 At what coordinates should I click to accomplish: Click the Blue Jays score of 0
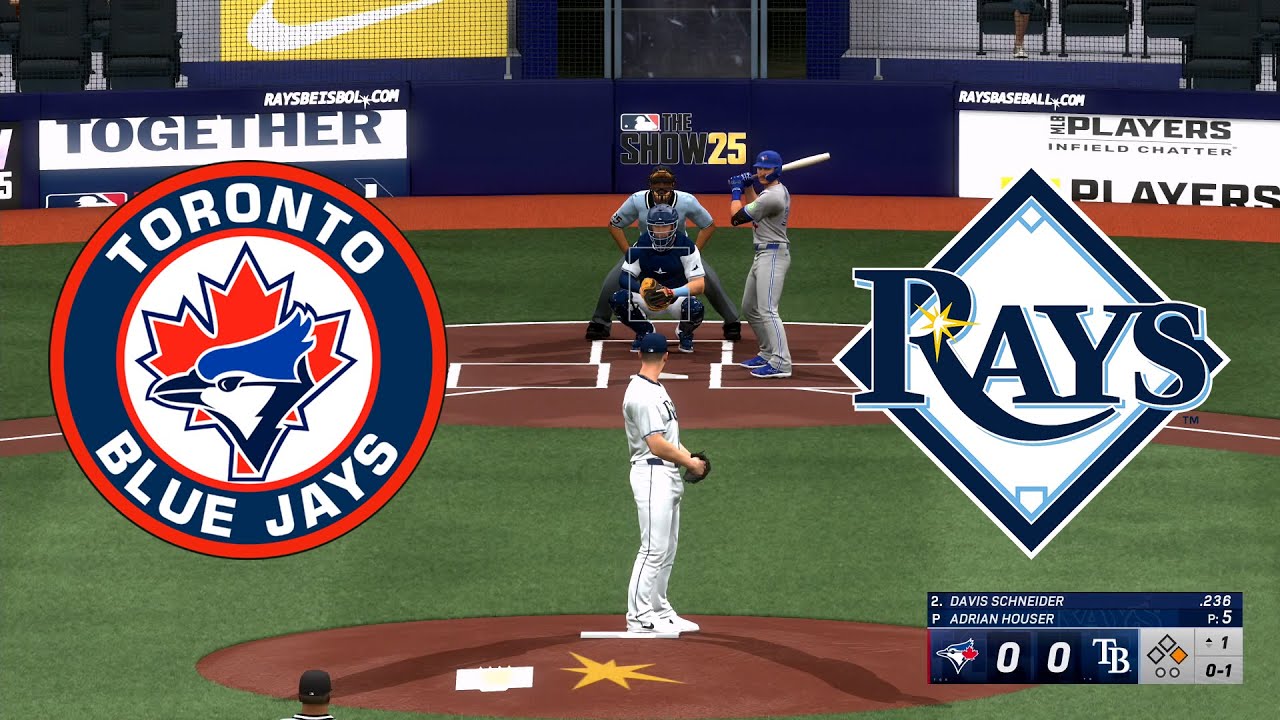pyautogui.click(x=1007, y=655)
